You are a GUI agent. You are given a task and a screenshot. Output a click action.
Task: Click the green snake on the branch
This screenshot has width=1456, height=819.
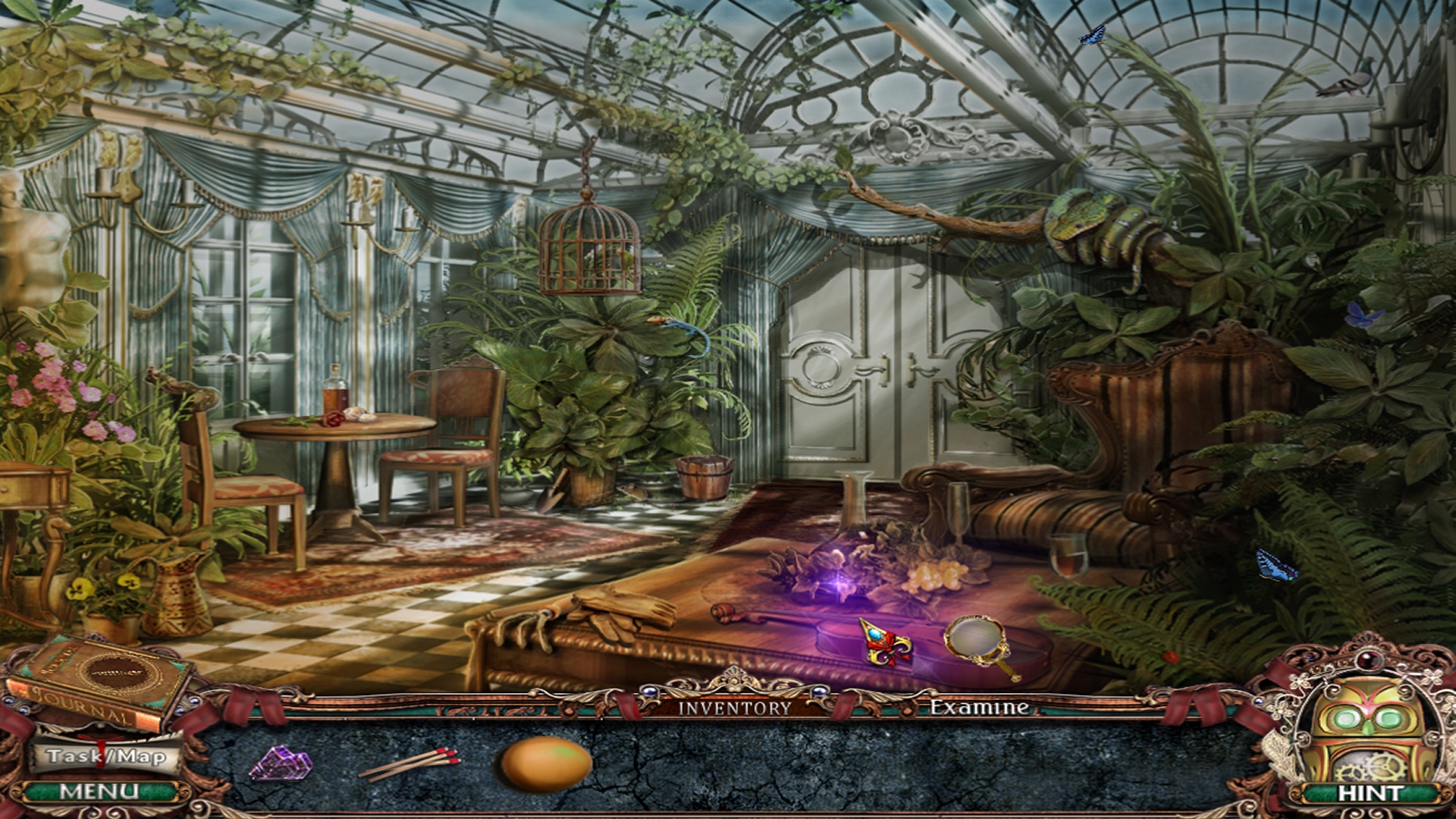click(x=1084, y=227)
